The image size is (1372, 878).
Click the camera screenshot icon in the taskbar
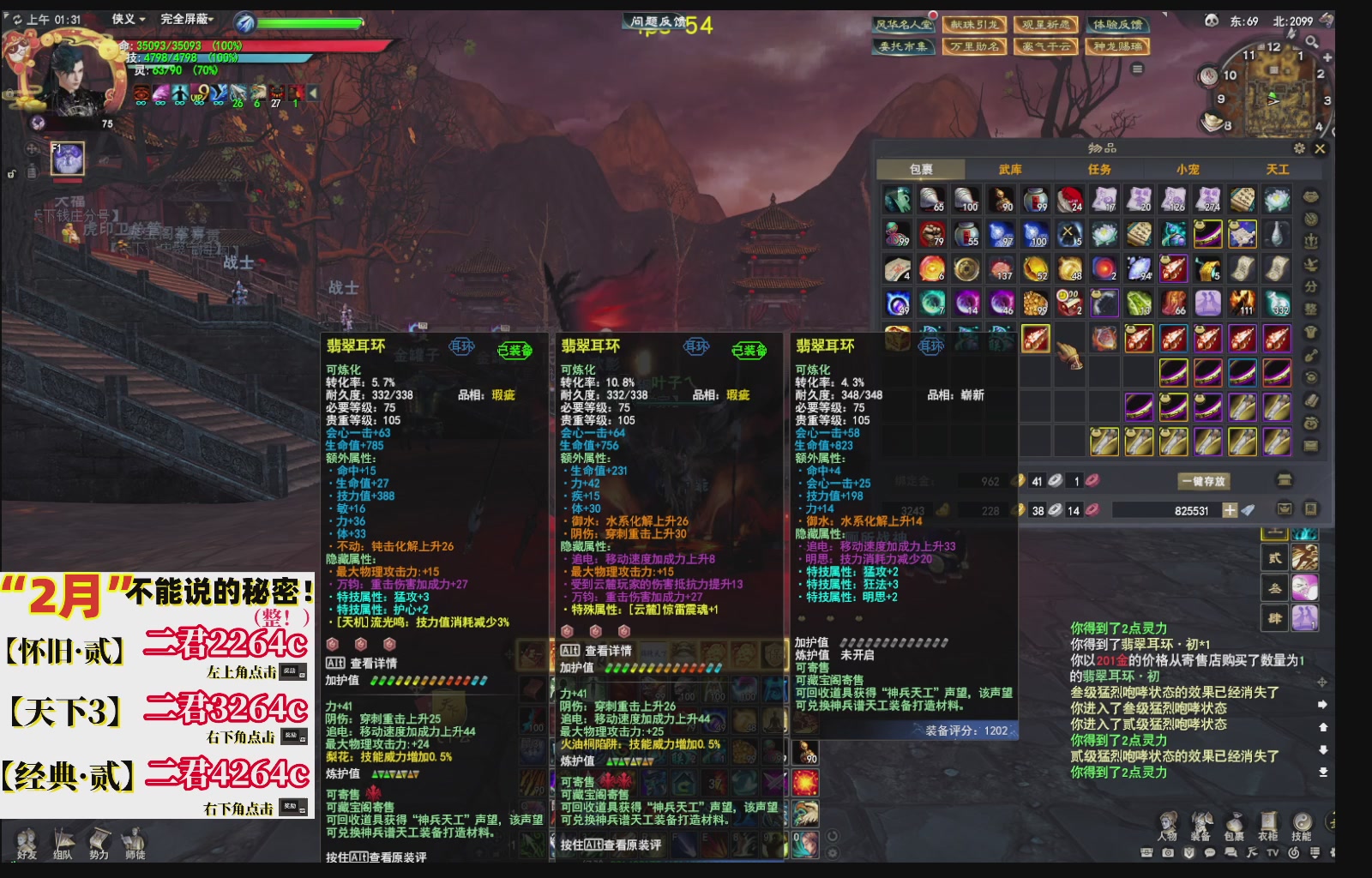point(1168,853)
